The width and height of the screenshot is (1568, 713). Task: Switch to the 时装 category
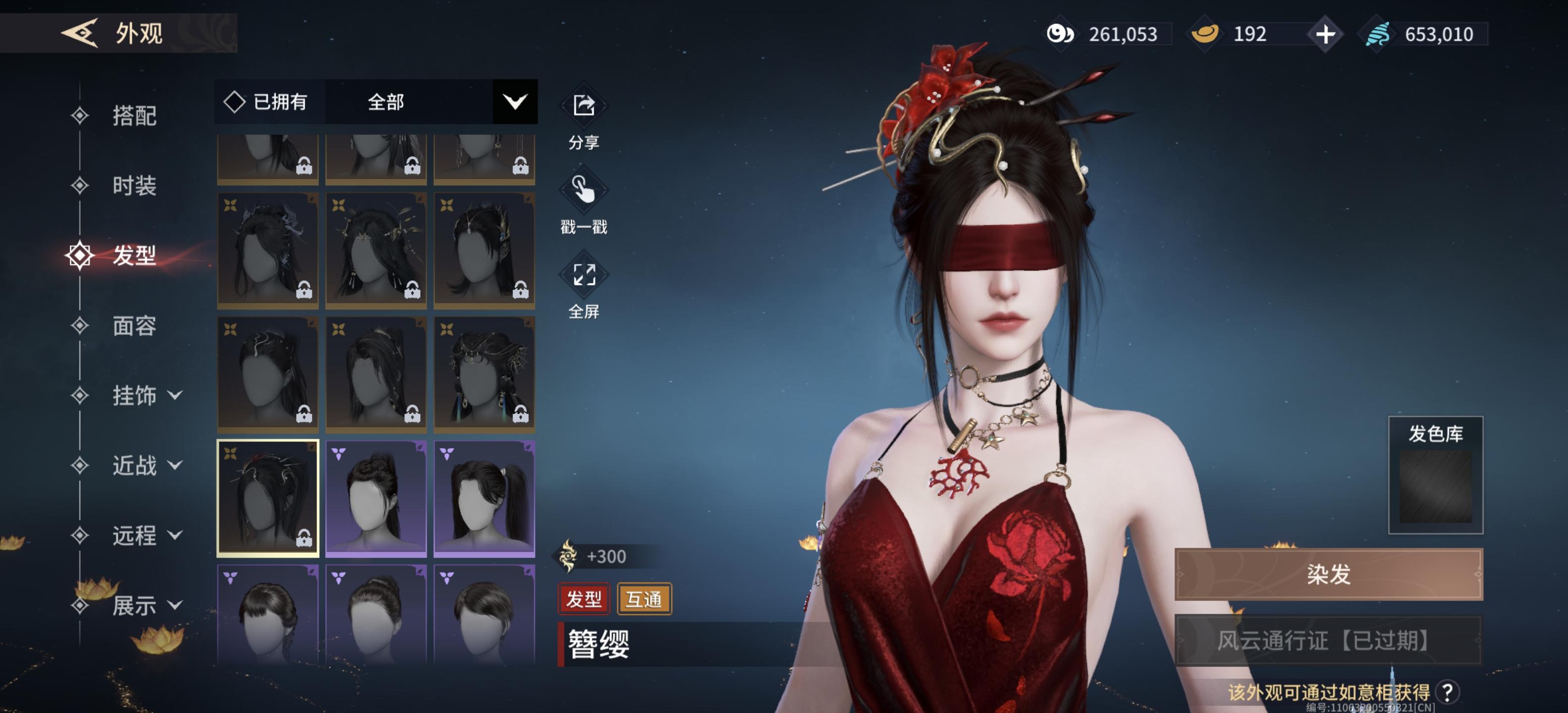click(134, 185)
